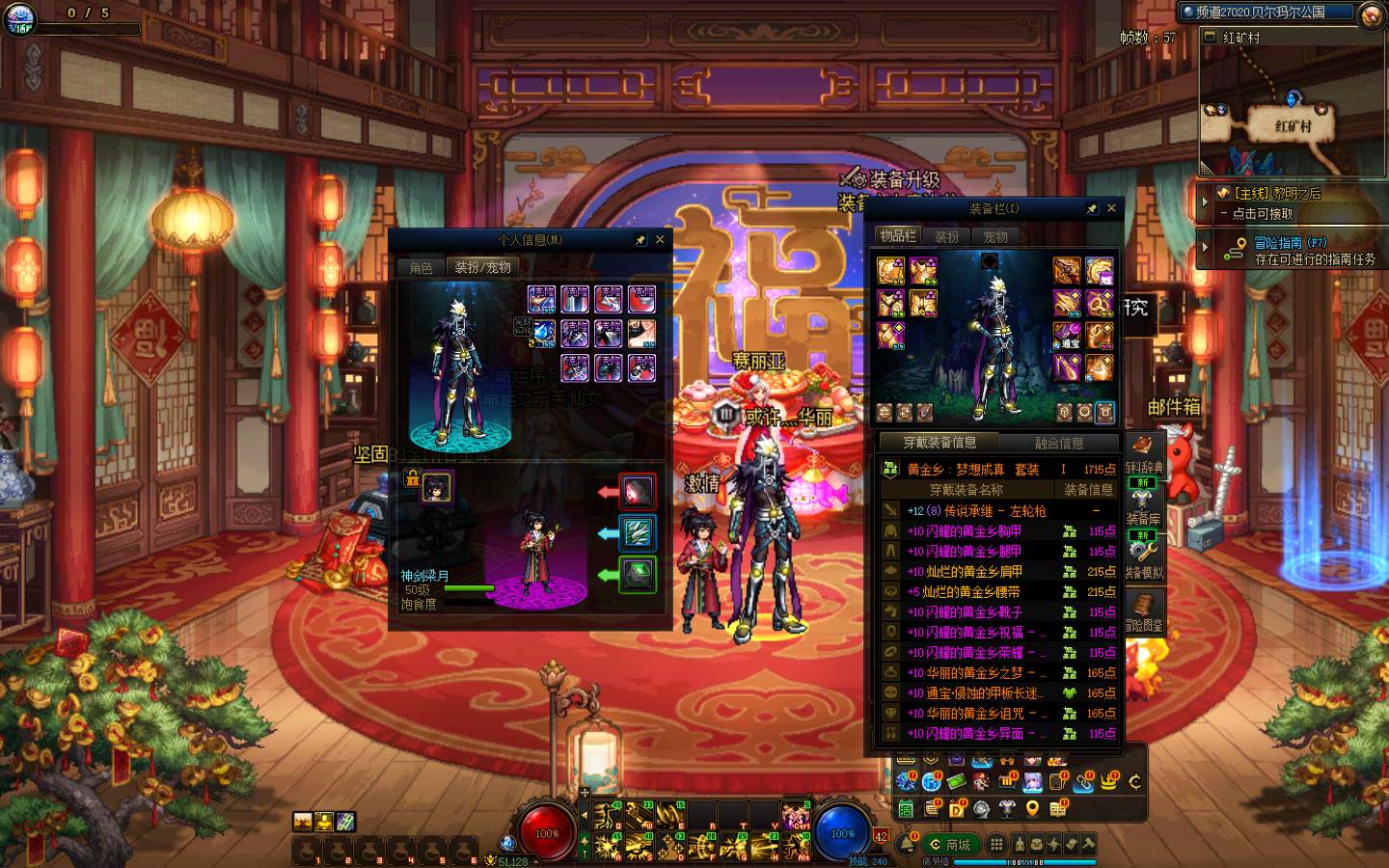Switch to the 装扮 costume tab in equipment window
The height and width of the screenshot is (868, 1389).
click(x=947, y=236)
